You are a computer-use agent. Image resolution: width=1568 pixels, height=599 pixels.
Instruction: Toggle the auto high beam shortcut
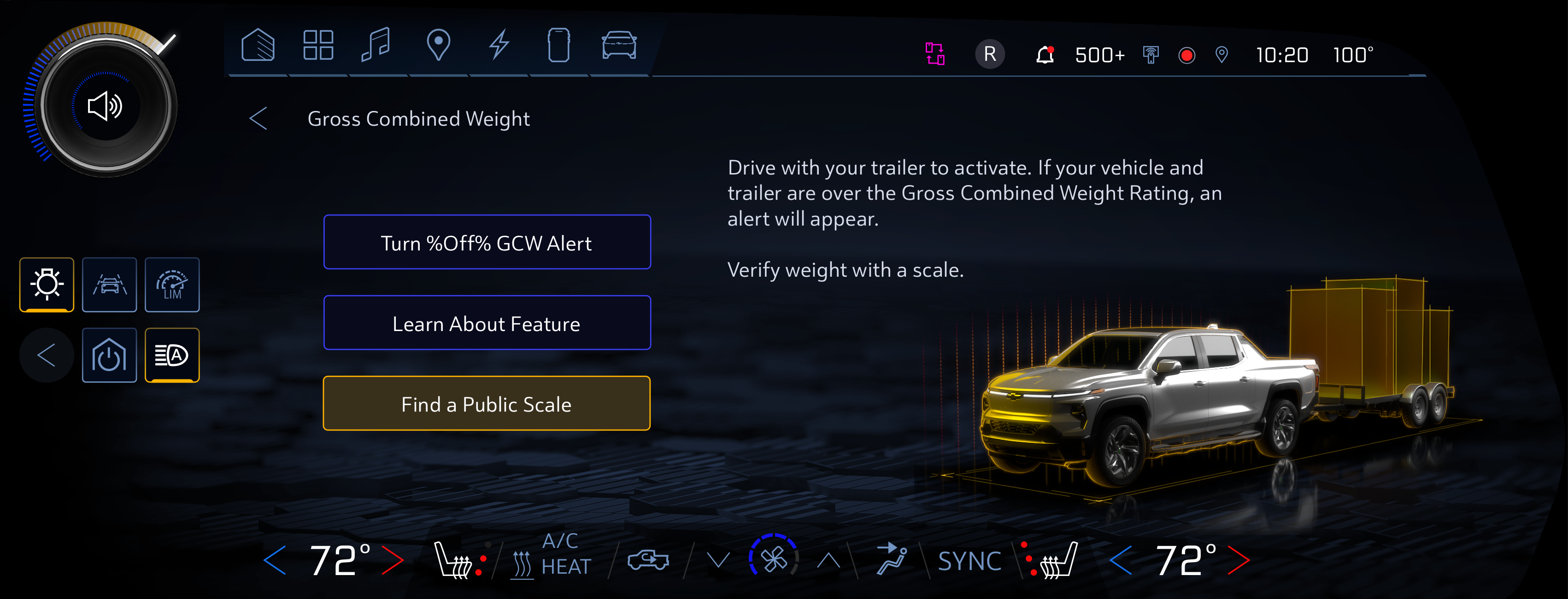pyautogui.click(x=172, y=355)
